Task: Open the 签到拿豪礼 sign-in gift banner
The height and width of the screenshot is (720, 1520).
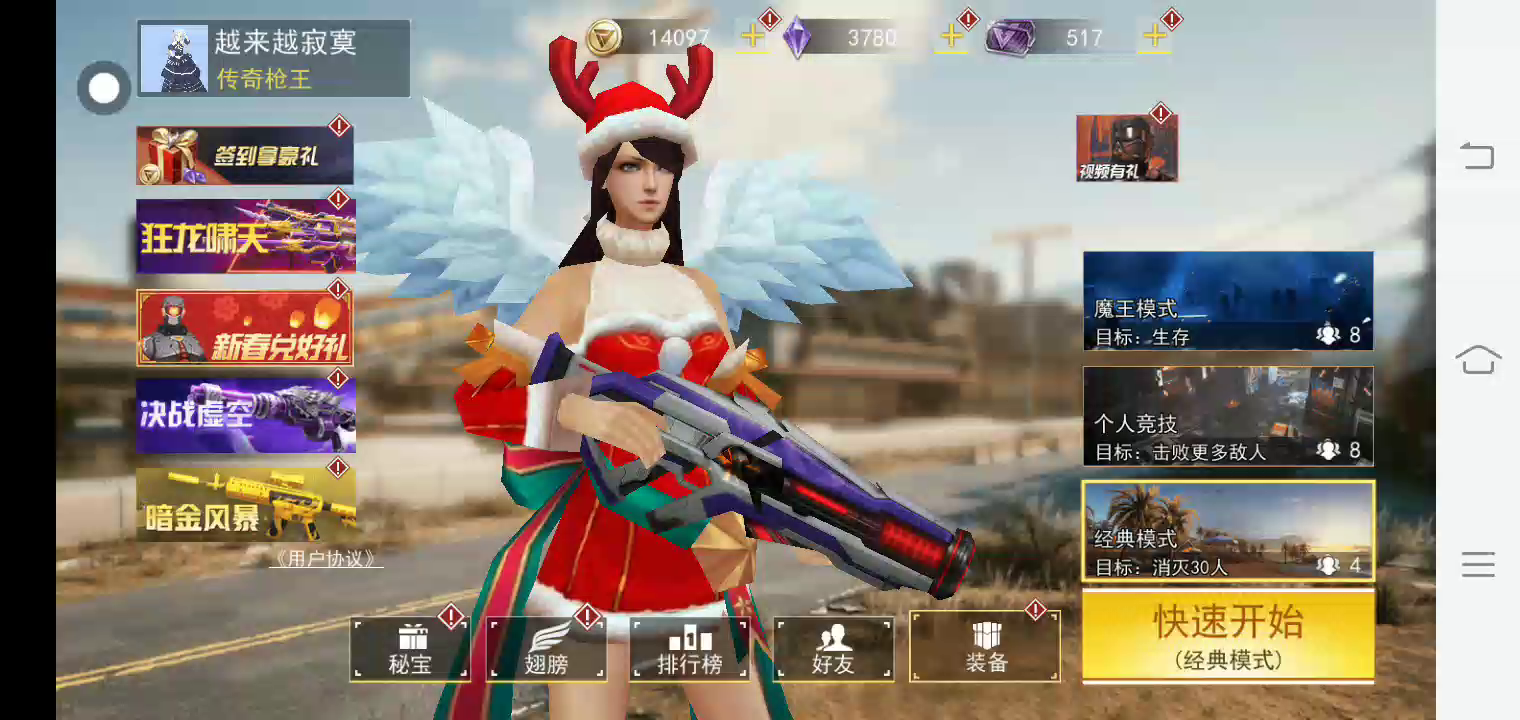Action: (245, 156)
